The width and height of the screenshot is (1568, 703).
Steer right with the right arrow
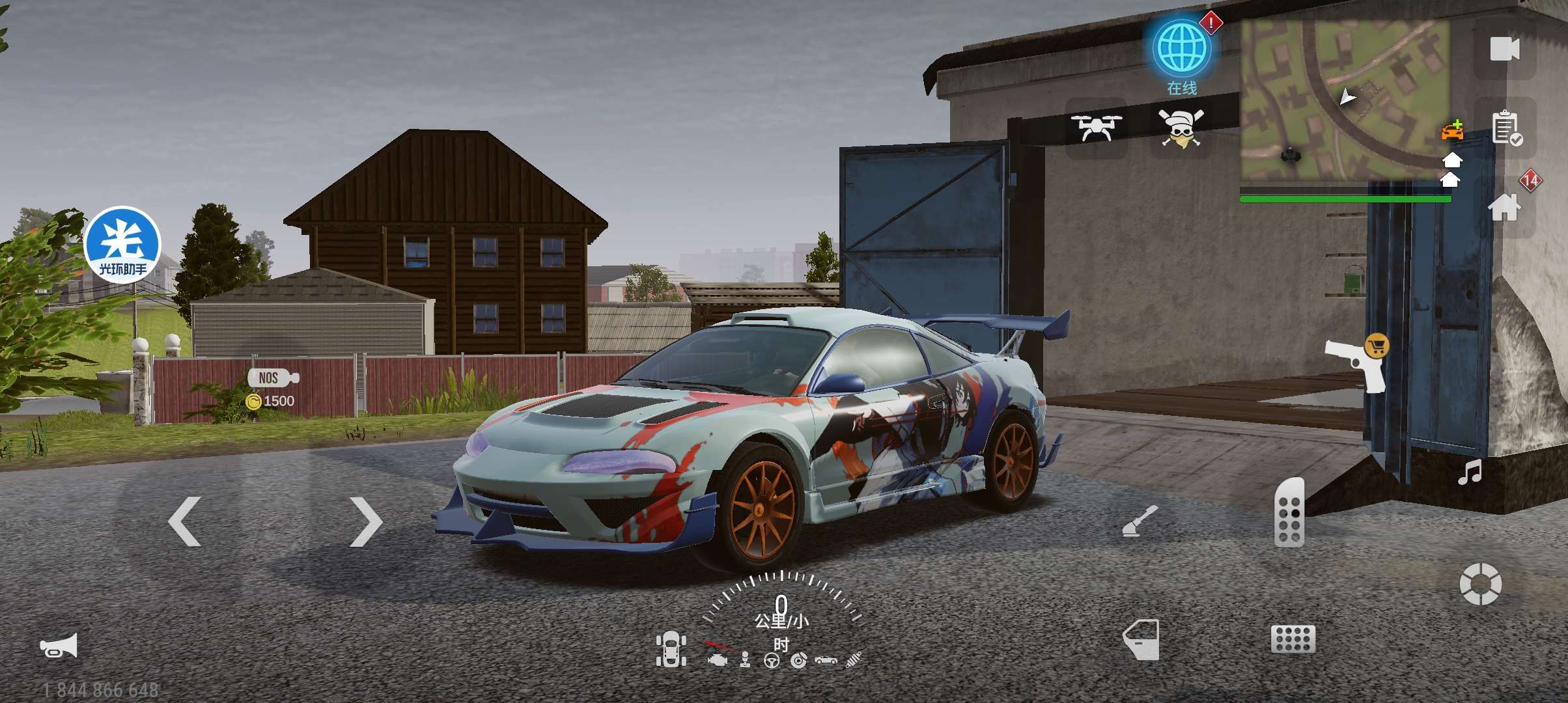coord(365,521)
